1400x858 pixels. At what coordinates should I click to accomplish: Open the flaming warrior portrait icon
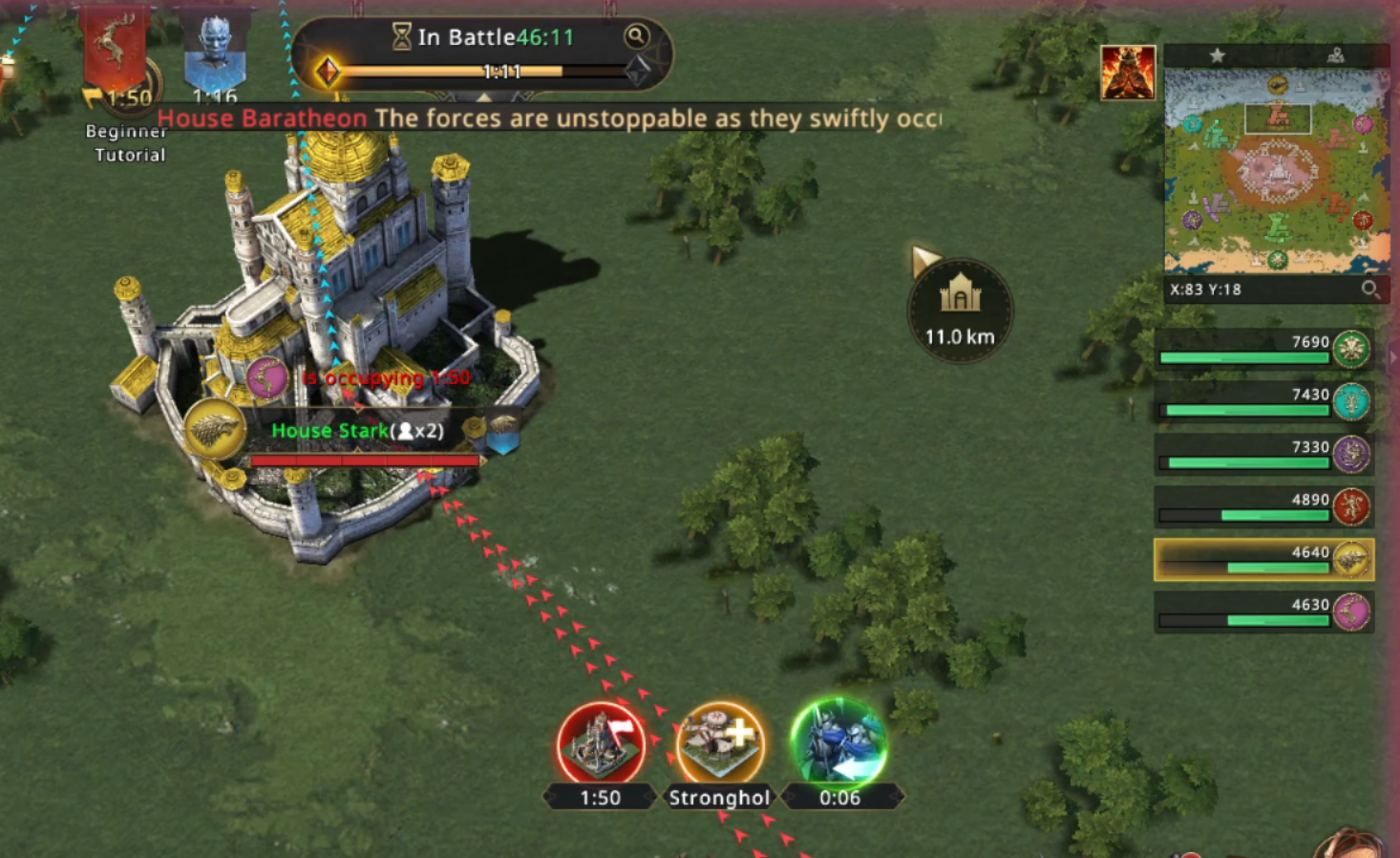click(1128, 73)
